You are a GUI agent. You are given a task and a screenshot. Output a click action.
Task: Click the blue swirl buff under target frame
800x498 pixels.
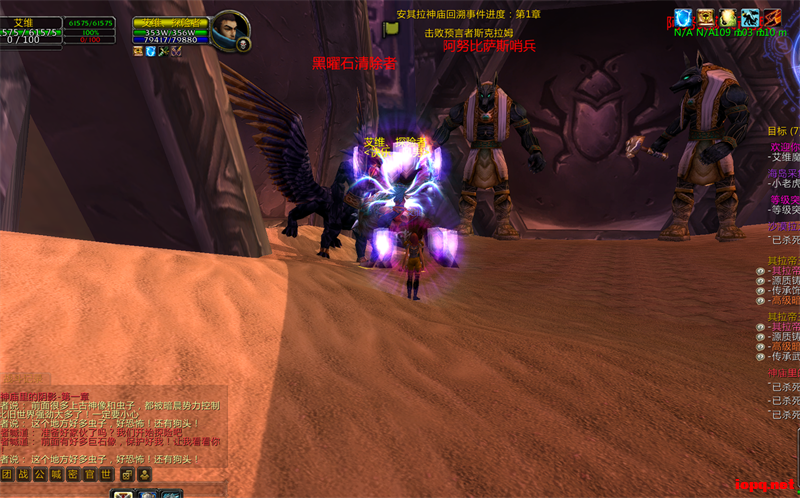[x=151, y=51]
